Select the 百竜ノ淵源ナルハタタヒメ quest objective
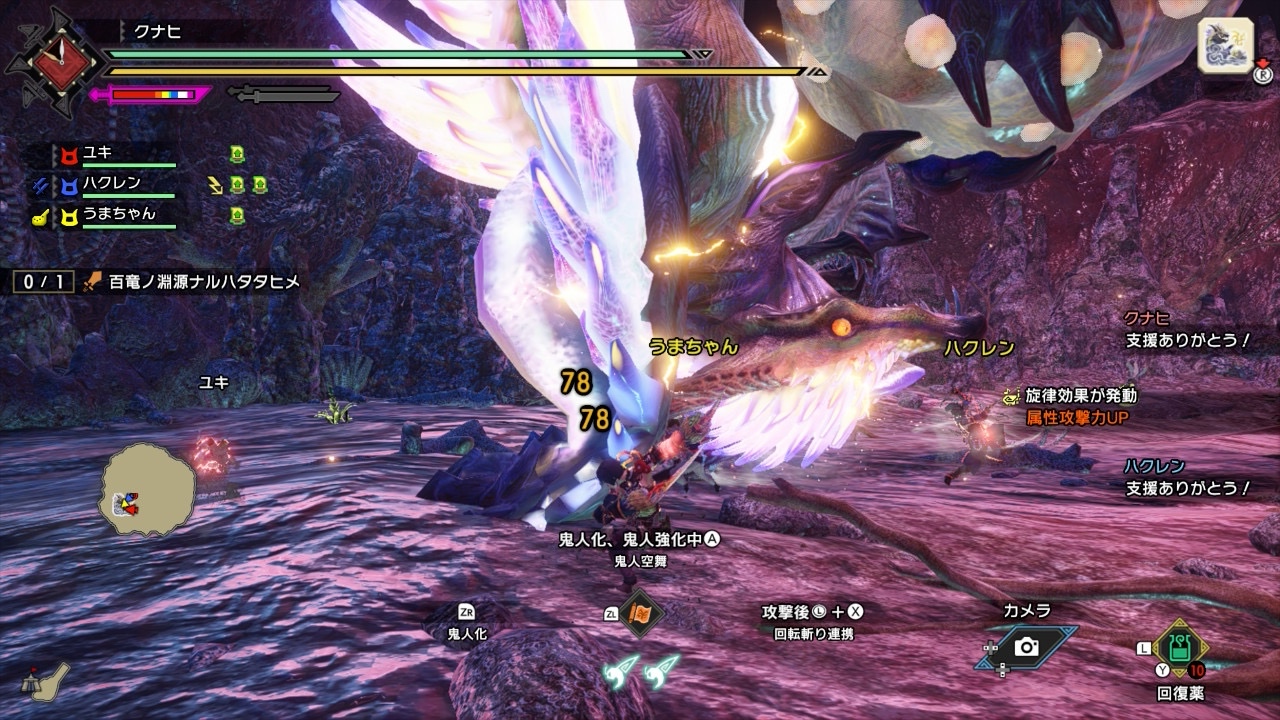This screenshot has height=720, width=1280. click(190, 282)
